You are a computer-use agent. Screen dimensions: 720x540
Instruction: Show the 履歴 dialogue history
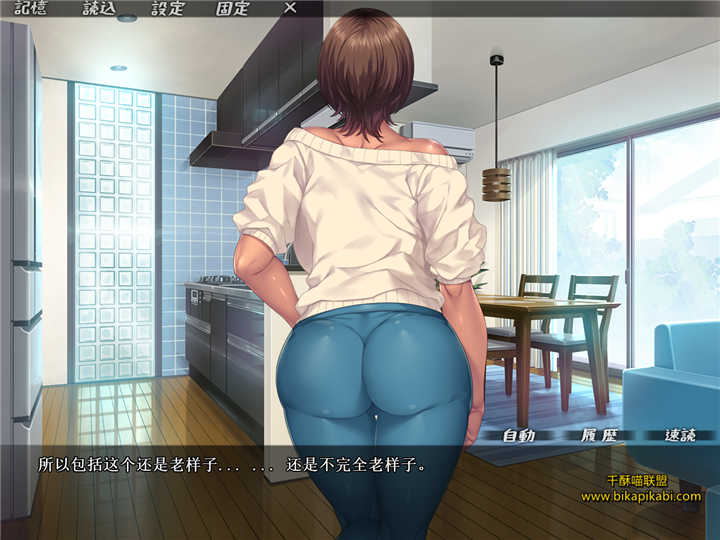point(597,435)
